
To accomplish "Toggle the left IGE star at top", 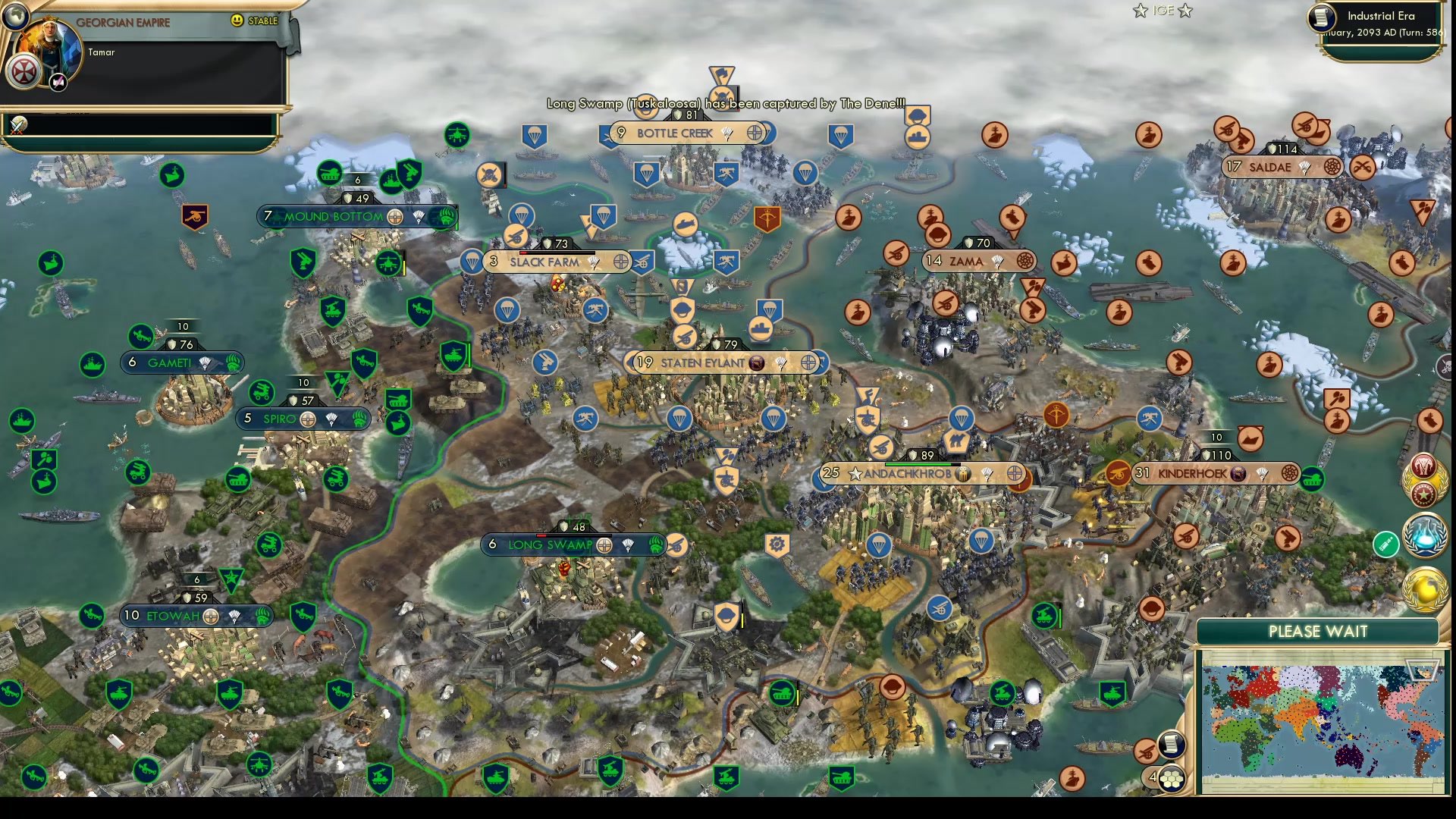I will pyautogui.click(x=1138, y=11).
